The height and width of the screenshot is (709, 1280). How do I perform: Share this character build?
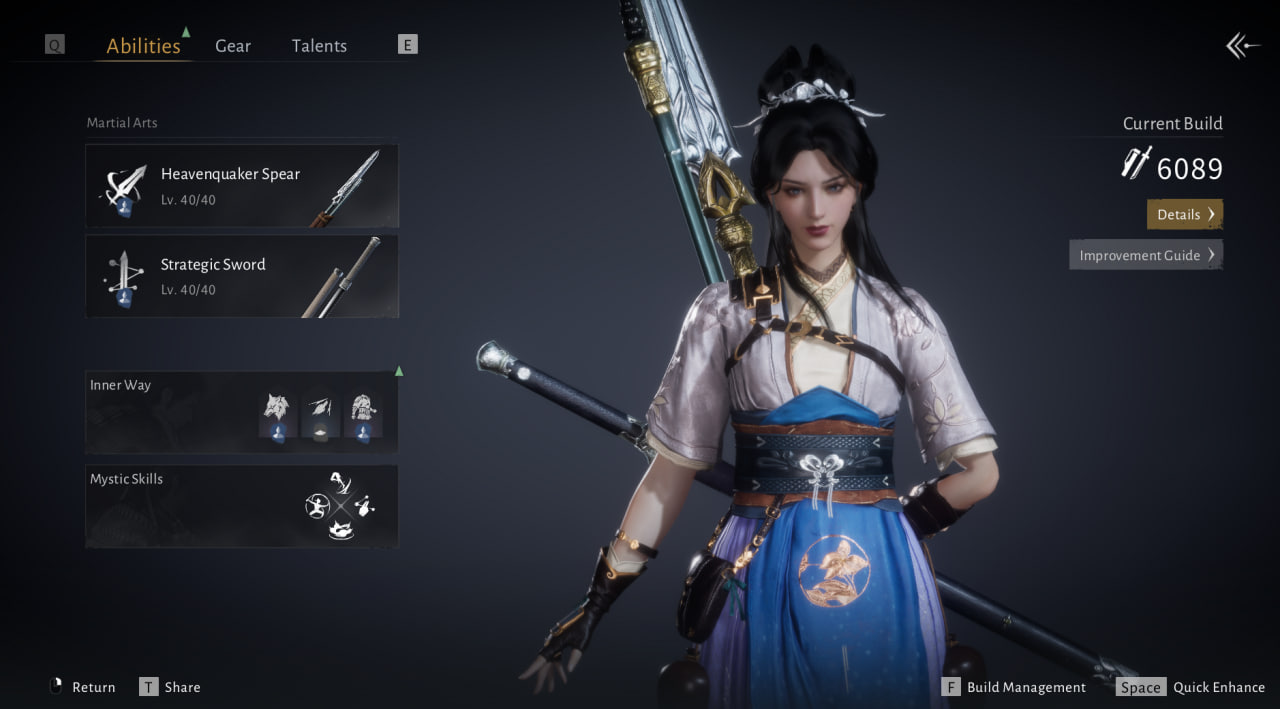[x=170, y=687]
